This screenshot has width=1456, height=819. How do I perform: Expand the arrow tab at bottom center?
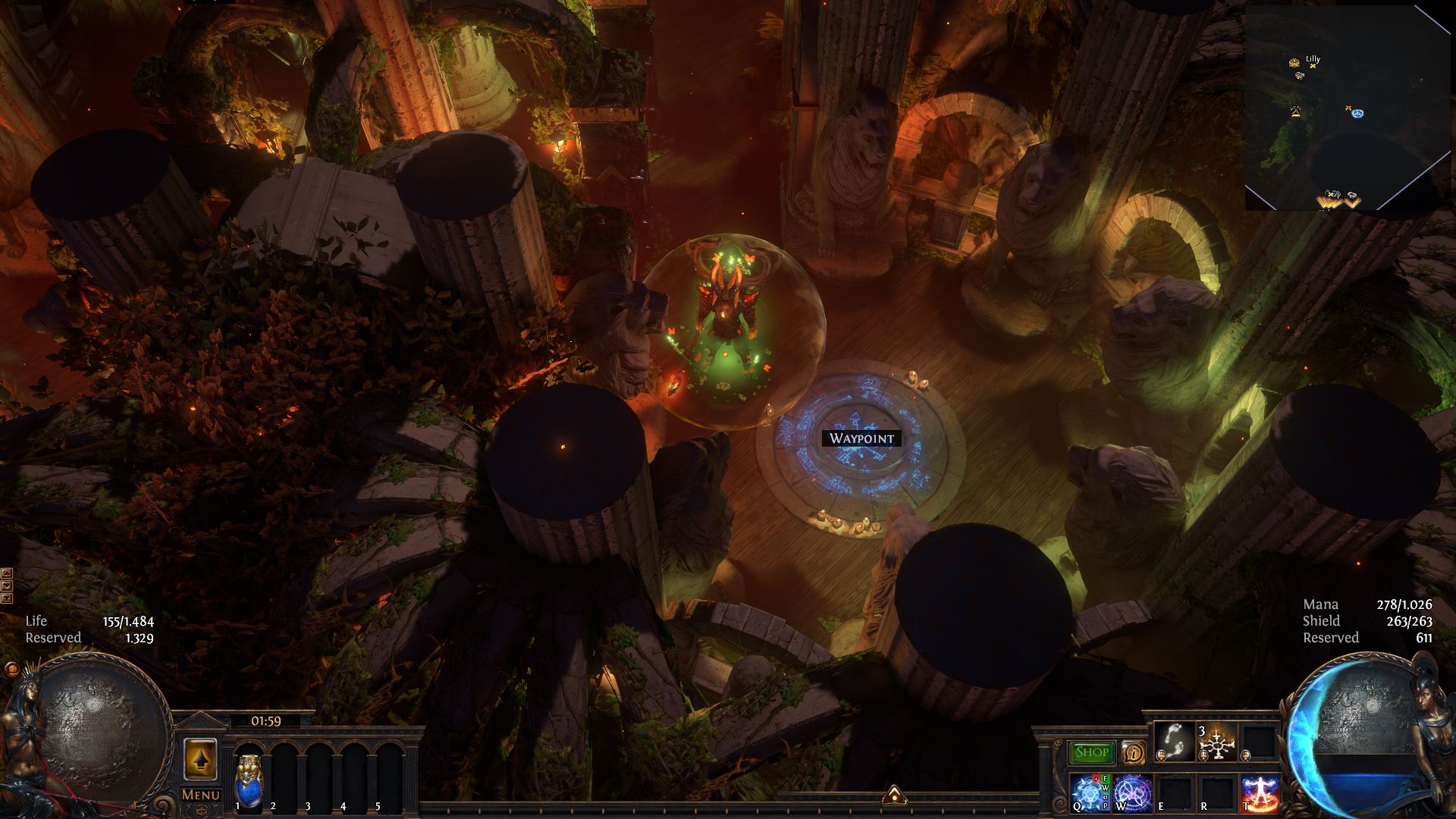tap(893, 793)
